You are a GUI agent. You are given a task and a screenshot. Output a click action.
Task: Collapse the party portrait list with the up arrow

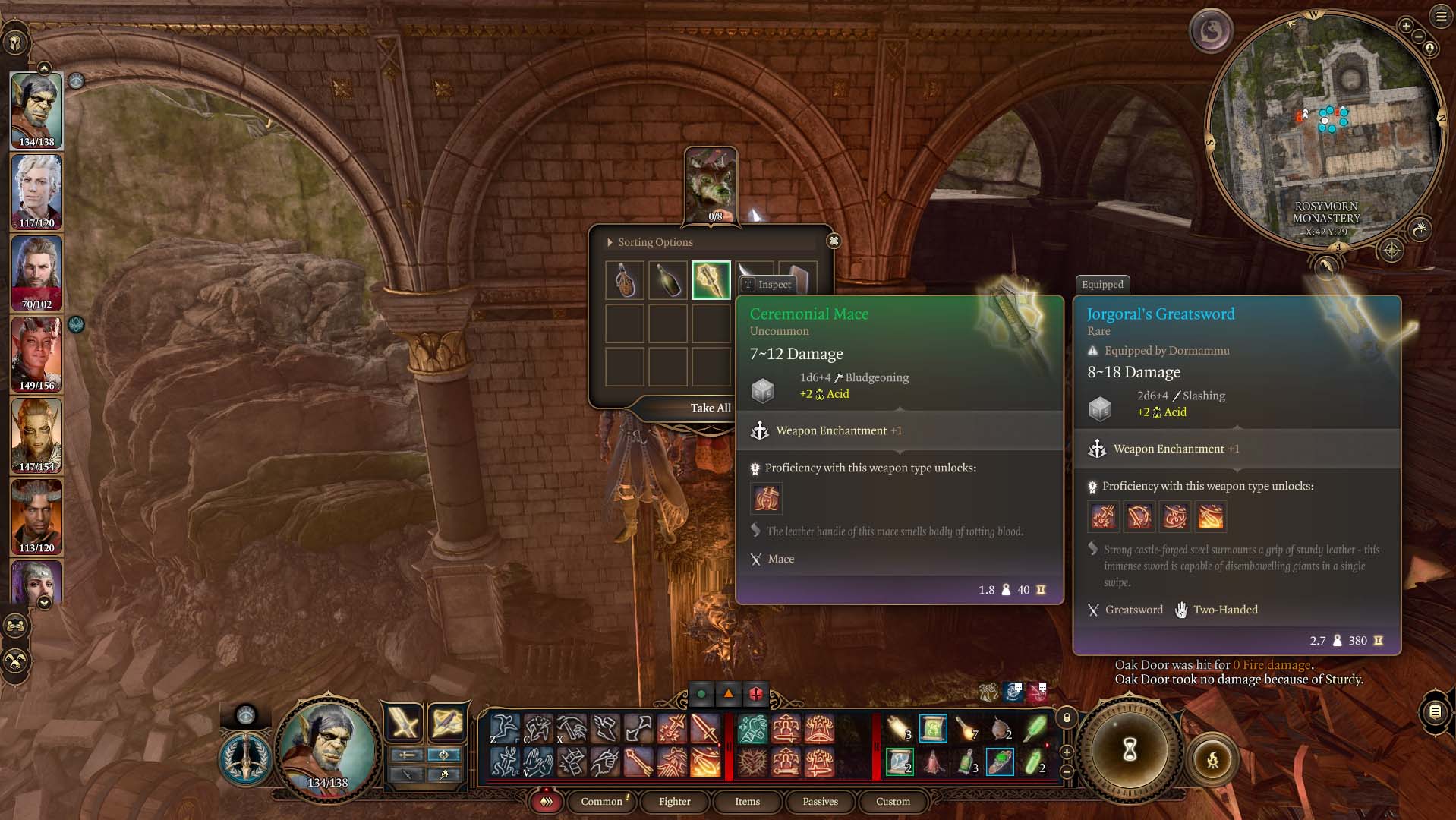point(46,68)
